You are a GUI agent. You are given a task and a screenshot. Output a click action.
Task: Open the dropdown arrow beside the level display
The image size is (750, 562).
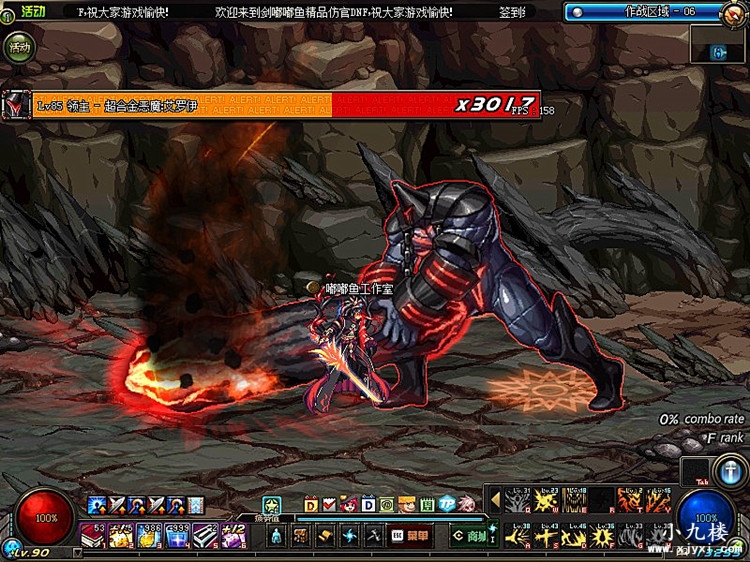pos(78,551)
